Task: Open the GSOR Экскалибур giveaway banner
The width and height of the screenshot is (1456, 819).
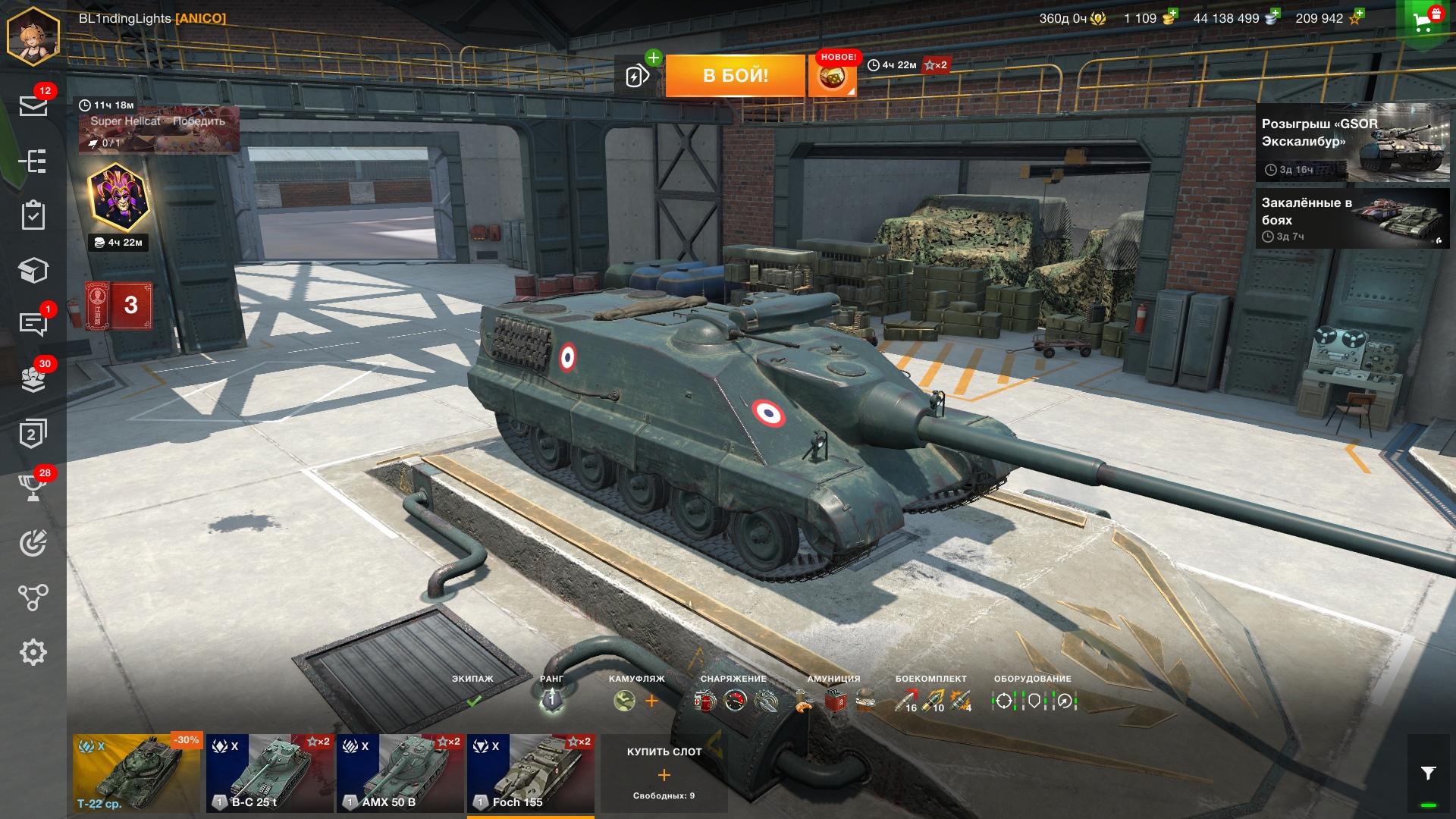Action: point(1352,143)
